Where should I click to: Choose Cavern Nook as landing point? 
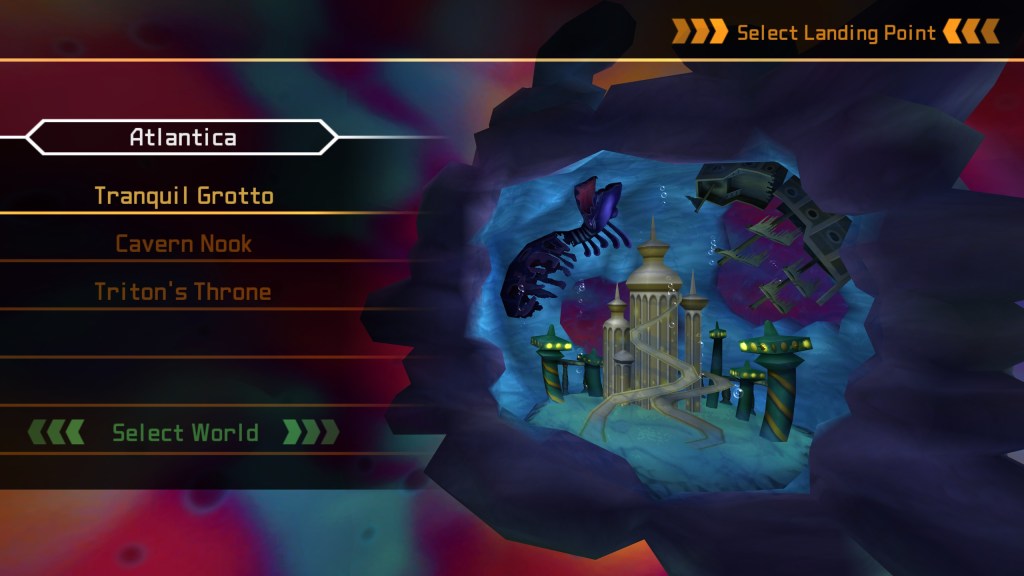(184, 243)
